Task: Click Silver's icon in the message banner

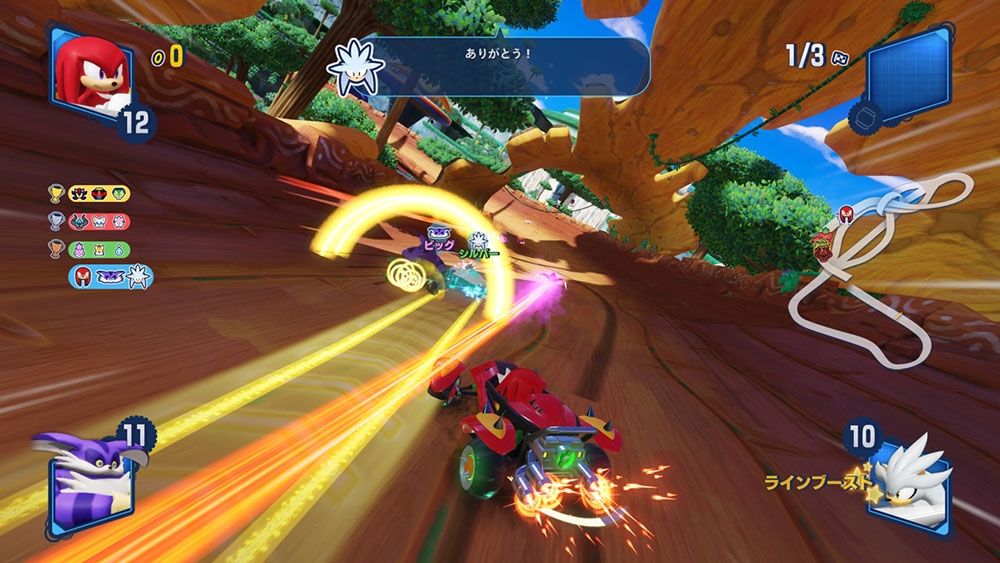Action: (x=356, y=65)
